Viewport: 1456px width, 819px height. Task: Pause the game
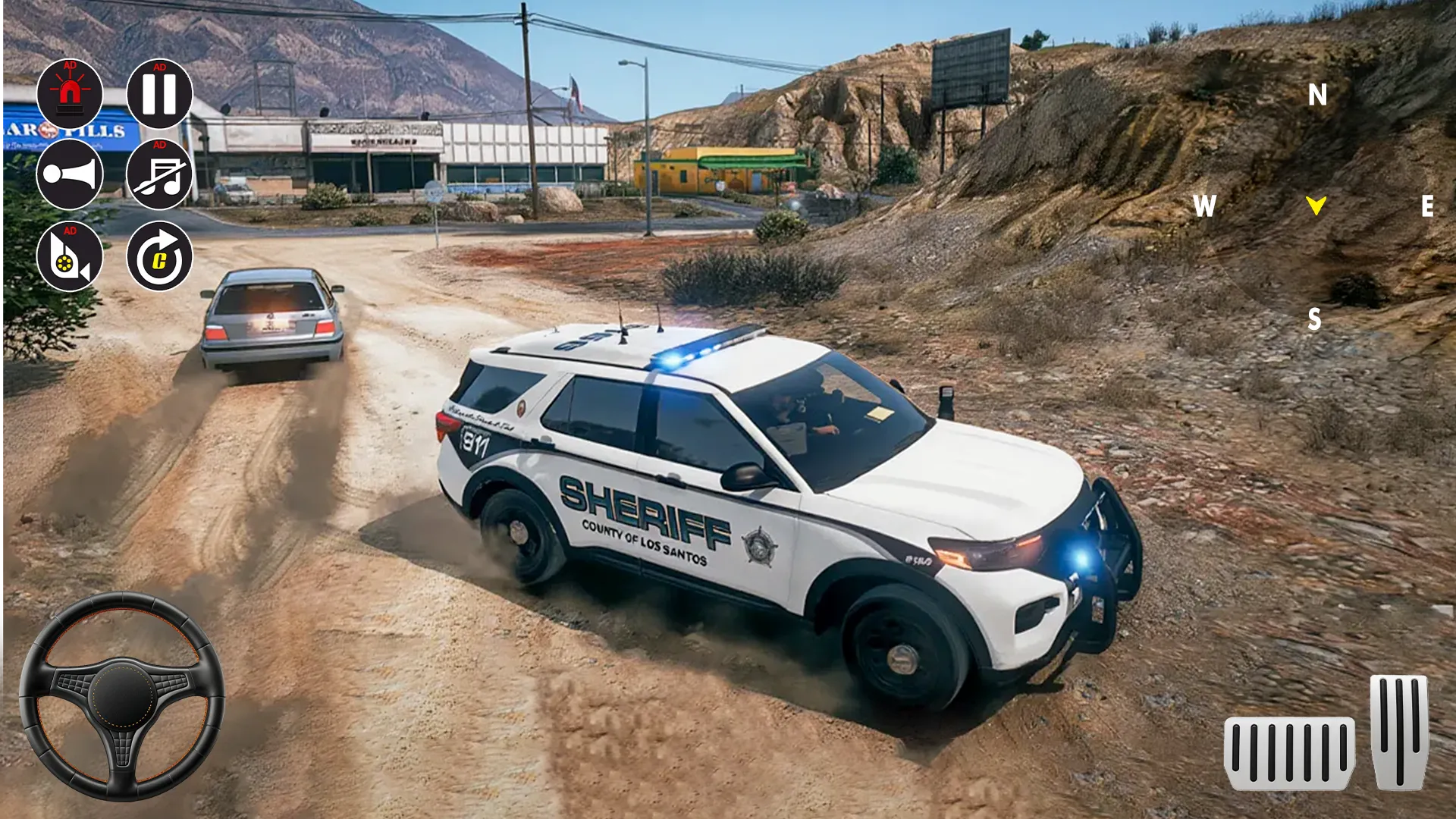[159, 94]
